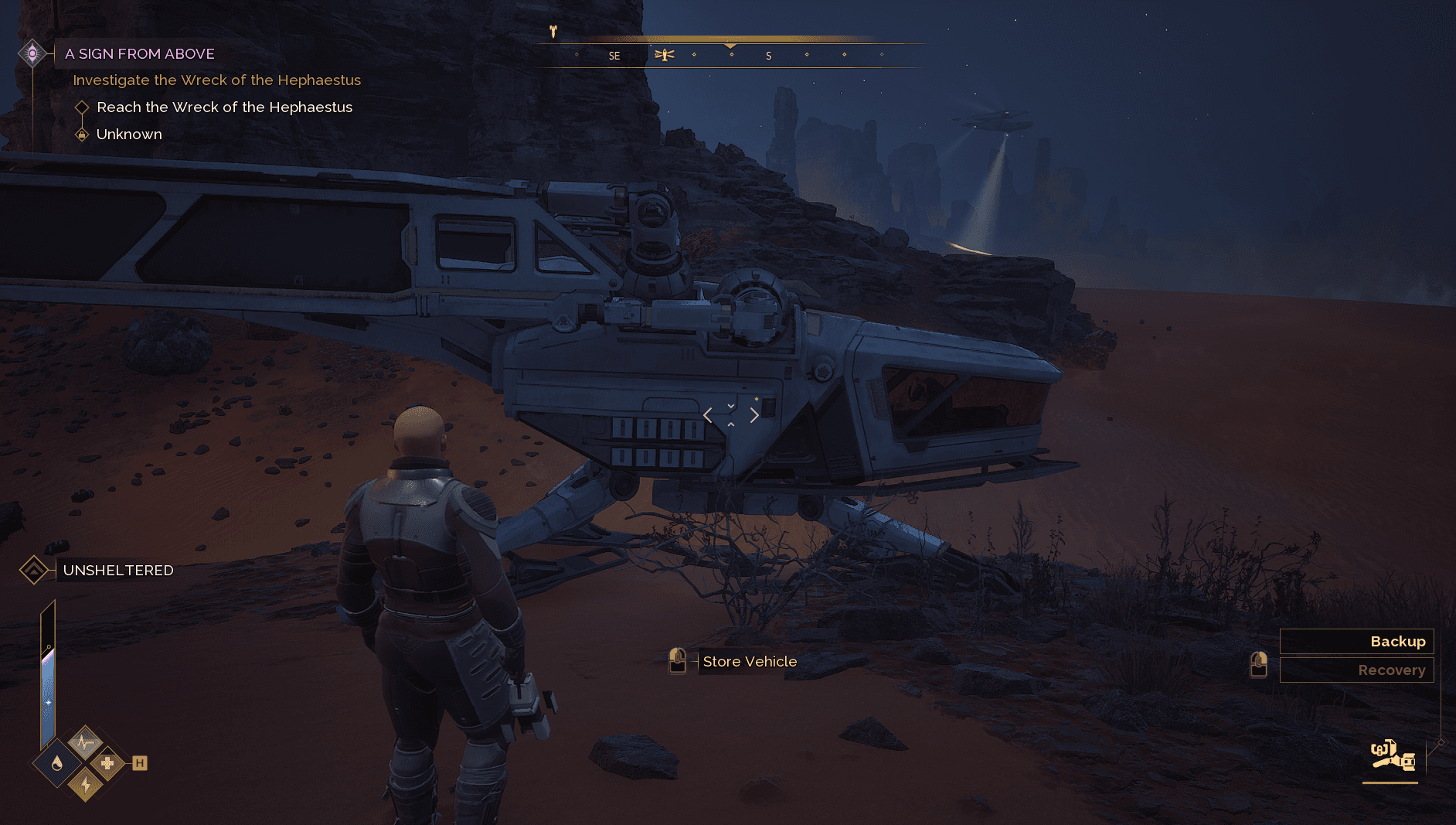The image size is (1456, 825).
Task: Click the left chevron on the ornithopter
Action: [707, 416]
